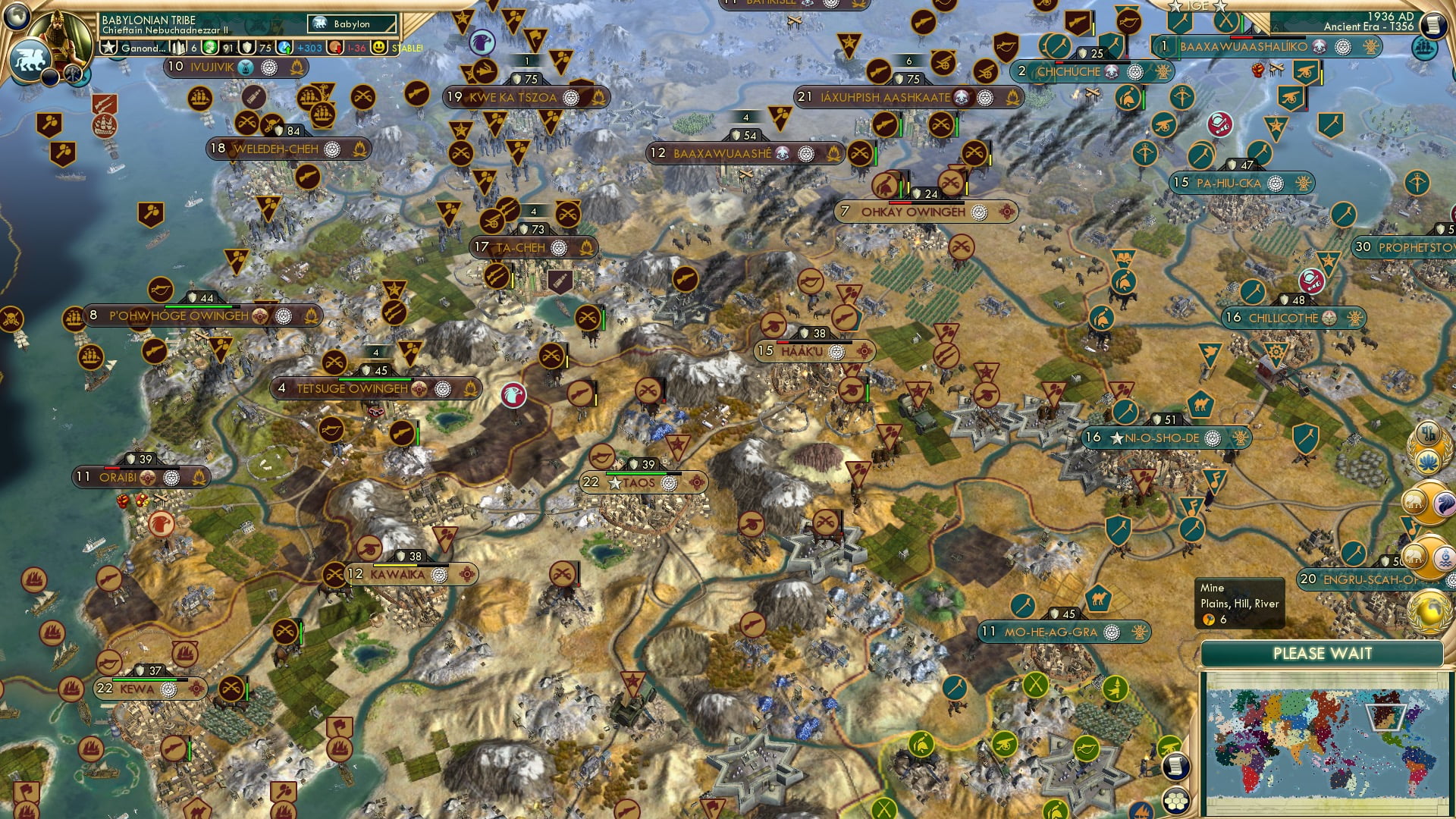This screenshot has height=819, width=1456.
Task: Click the elephant city-state quest bubble
Action: pos(1414,501)
